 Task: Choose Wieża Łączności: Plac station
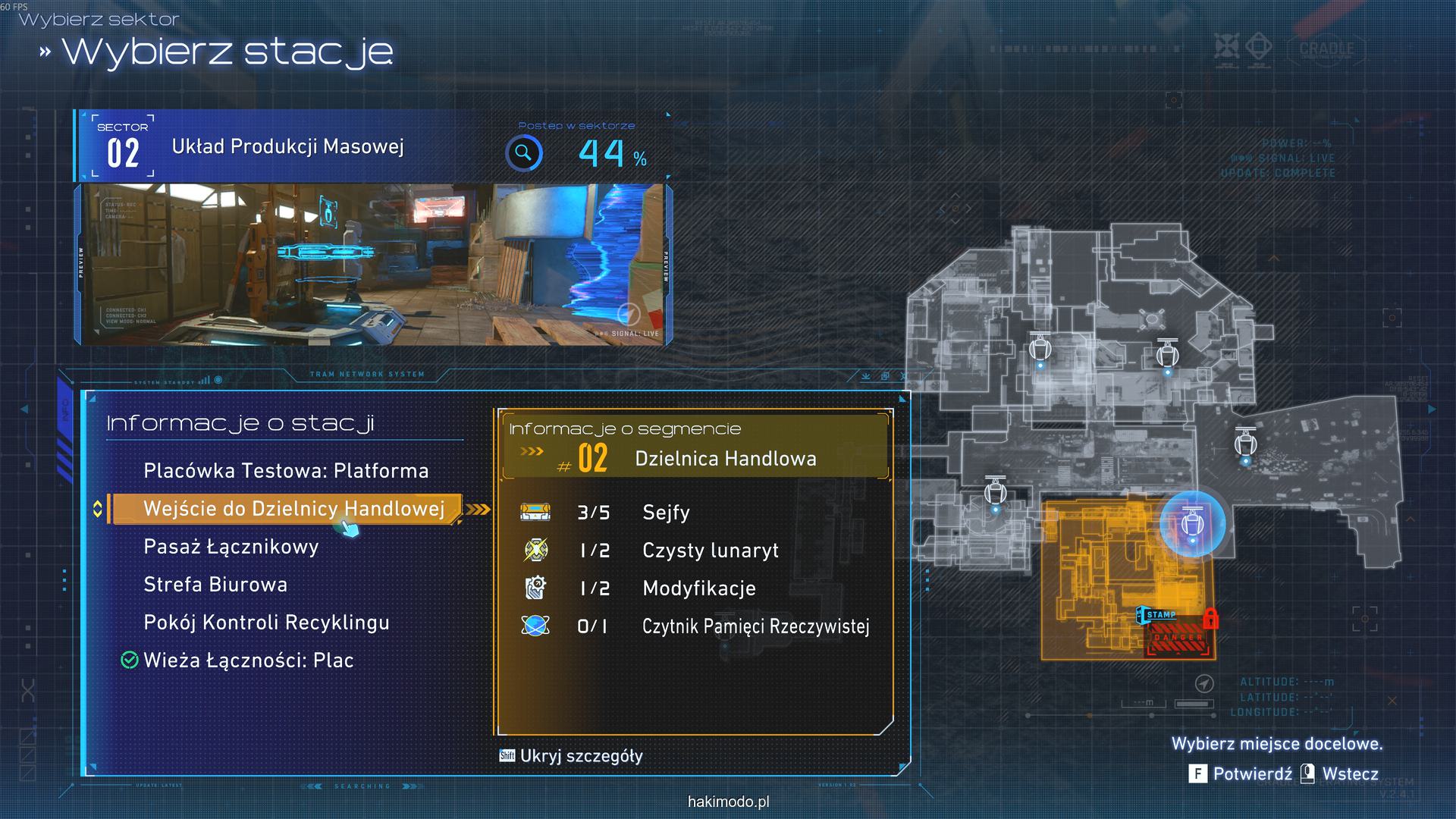[x=248, y=661]
